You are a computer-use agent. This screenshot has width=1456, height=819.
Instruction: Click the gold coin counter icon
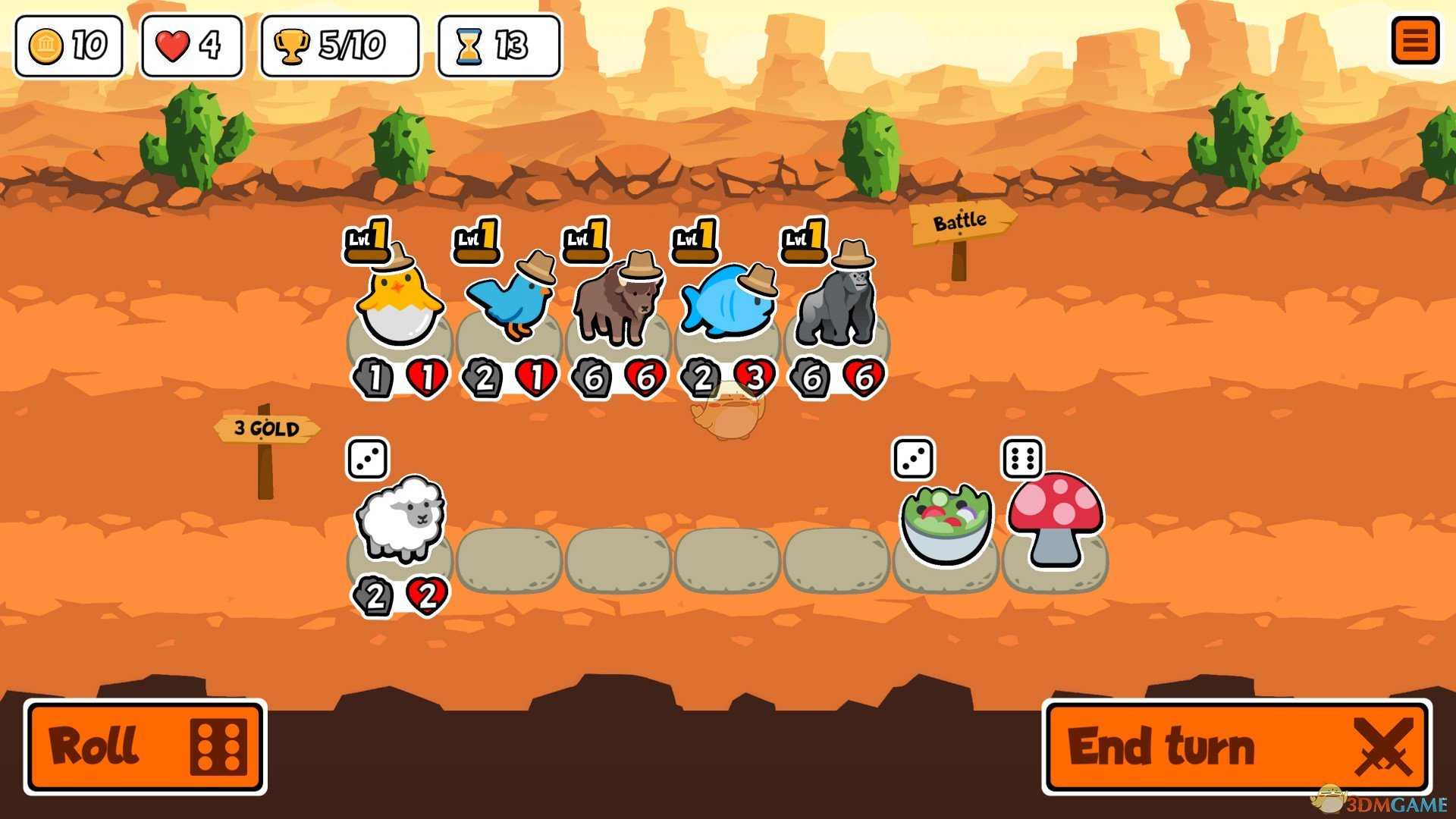coord(47,45)
